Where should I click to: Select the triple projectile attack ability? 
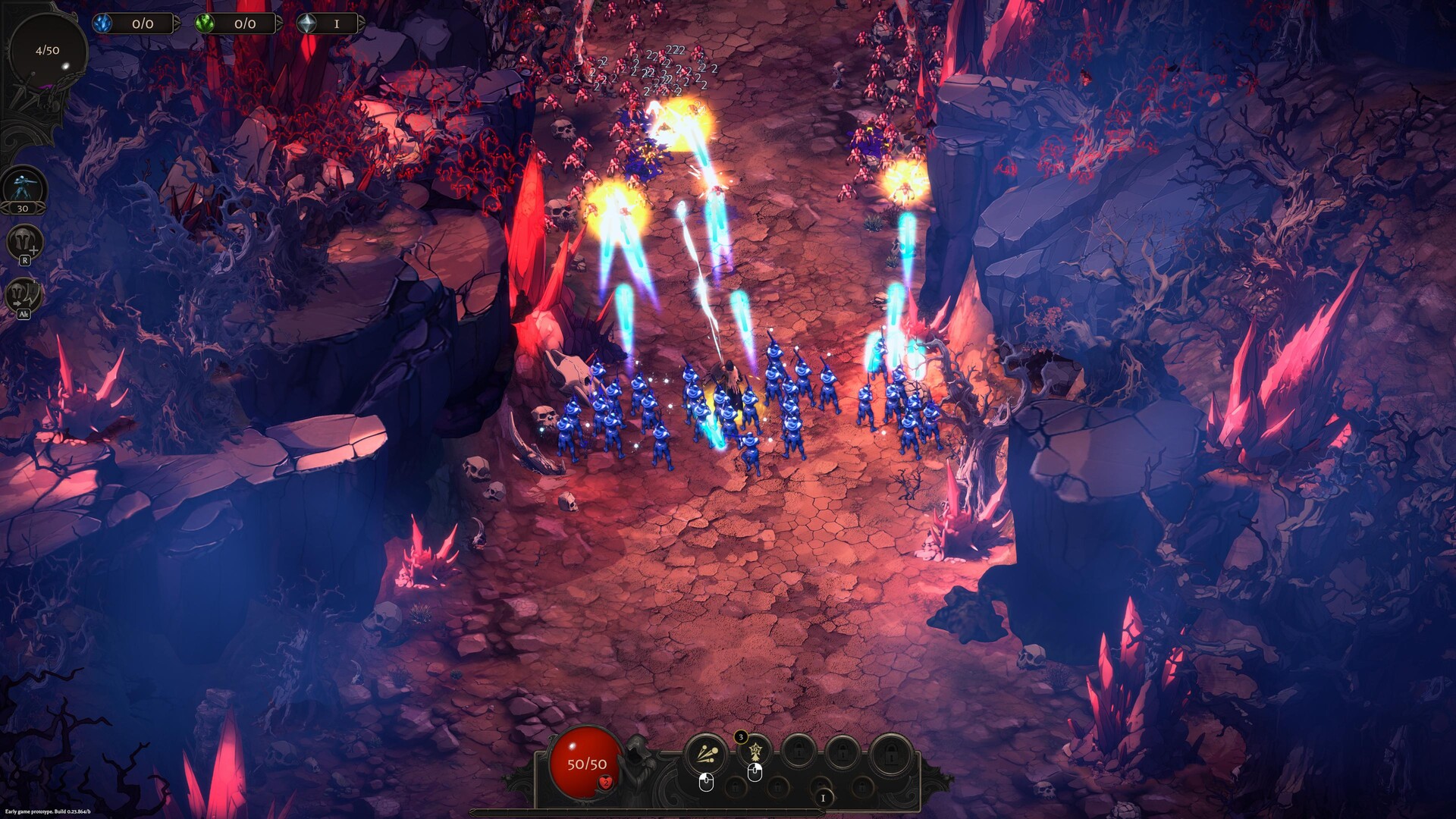(x=704, y=754)
